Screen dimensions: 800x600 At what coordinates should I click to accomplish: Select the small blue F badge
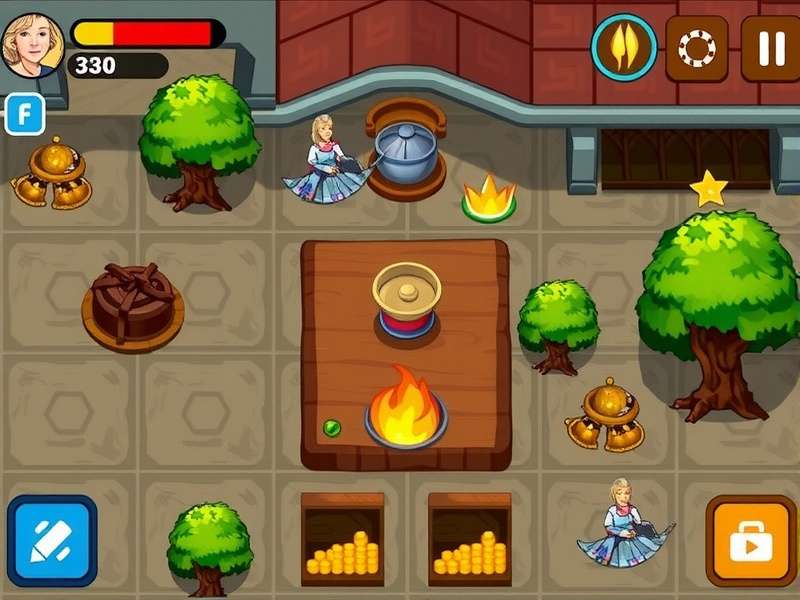coord(25,114)
